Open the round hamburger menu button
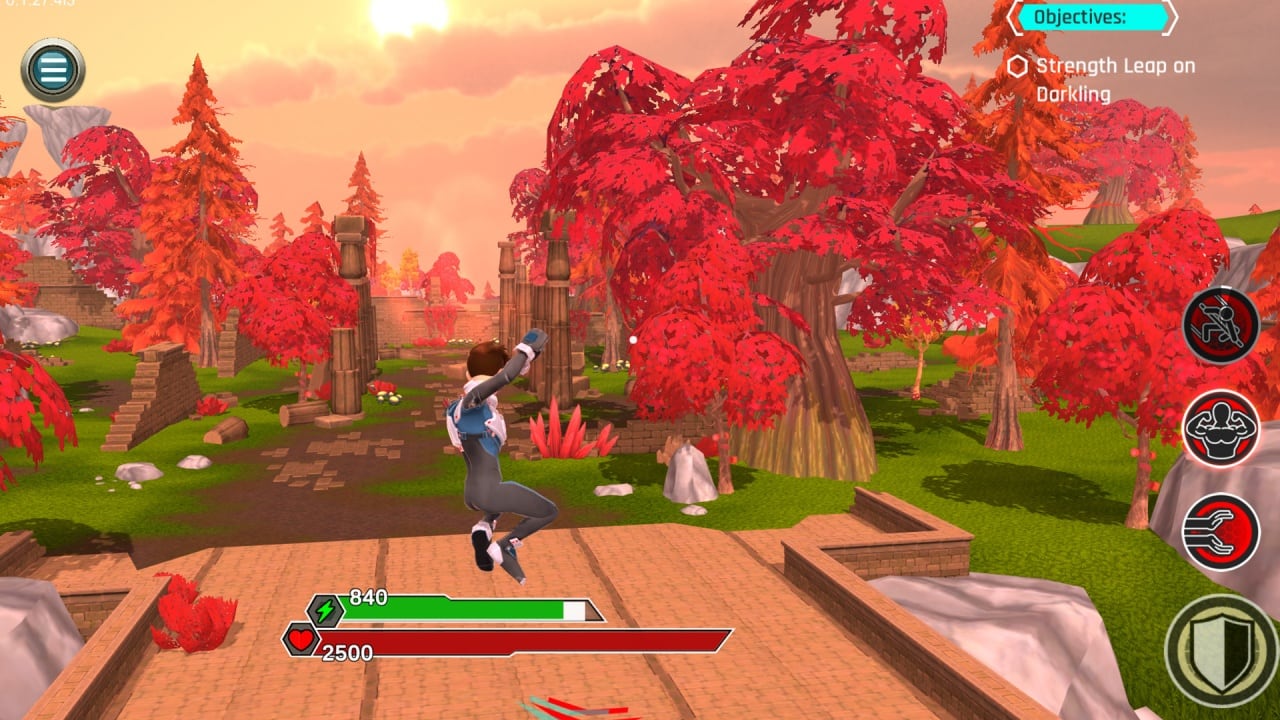This screenshot has height=720, width=1280. (53, 70)
